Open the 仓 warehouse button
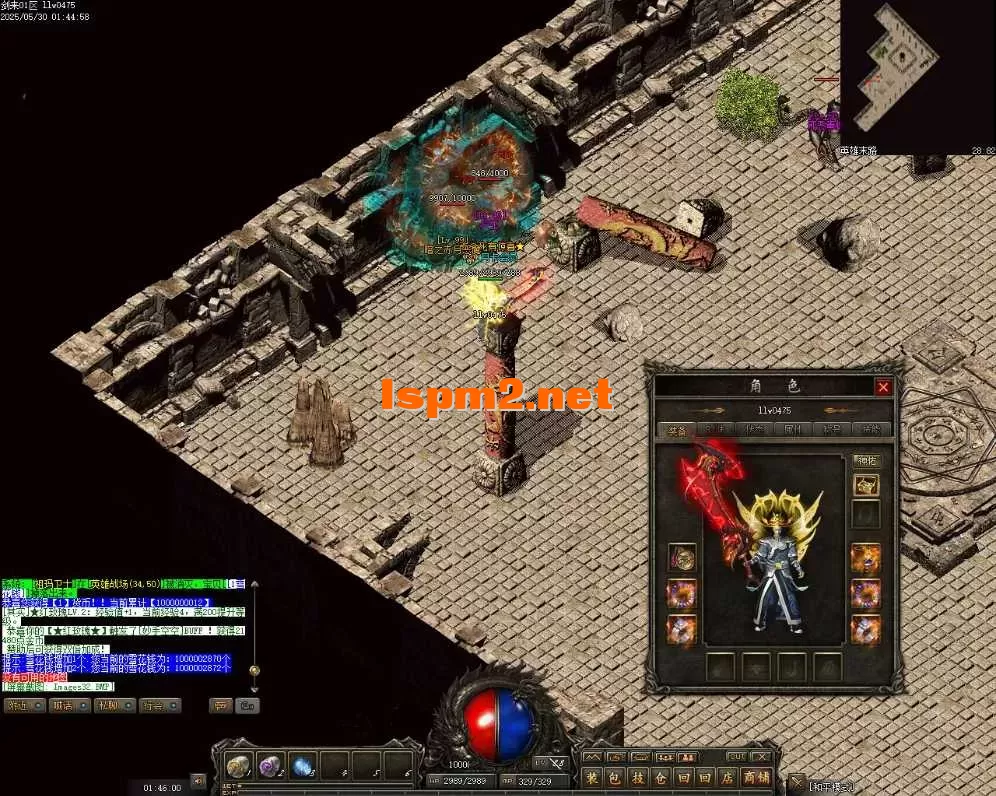Image resolution: width=996 pixels, height=796 pixels. pos(660,777)
